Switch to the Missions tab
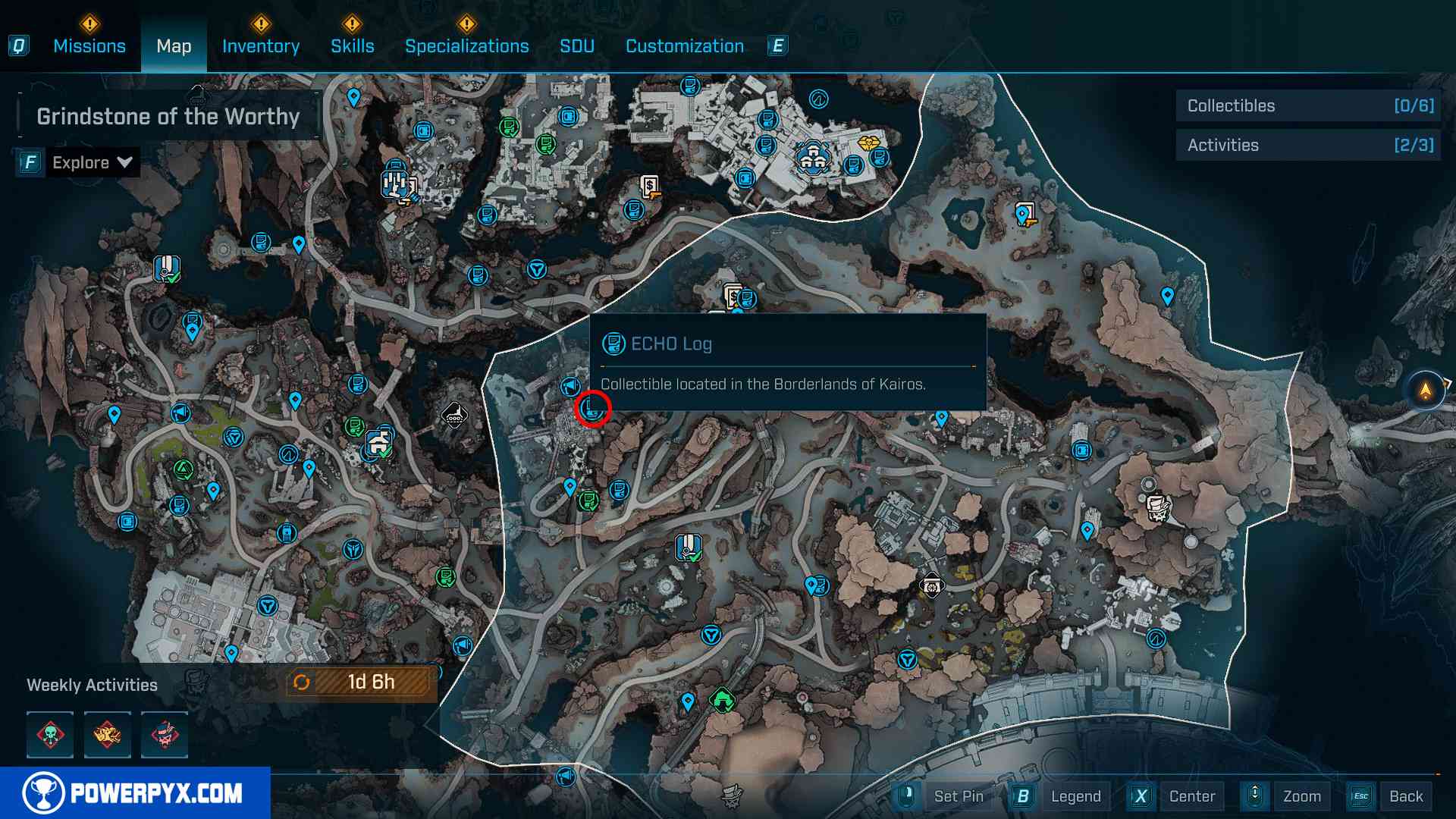The image size is (1456, 819). pyautogui.click(x=89, y=46)
